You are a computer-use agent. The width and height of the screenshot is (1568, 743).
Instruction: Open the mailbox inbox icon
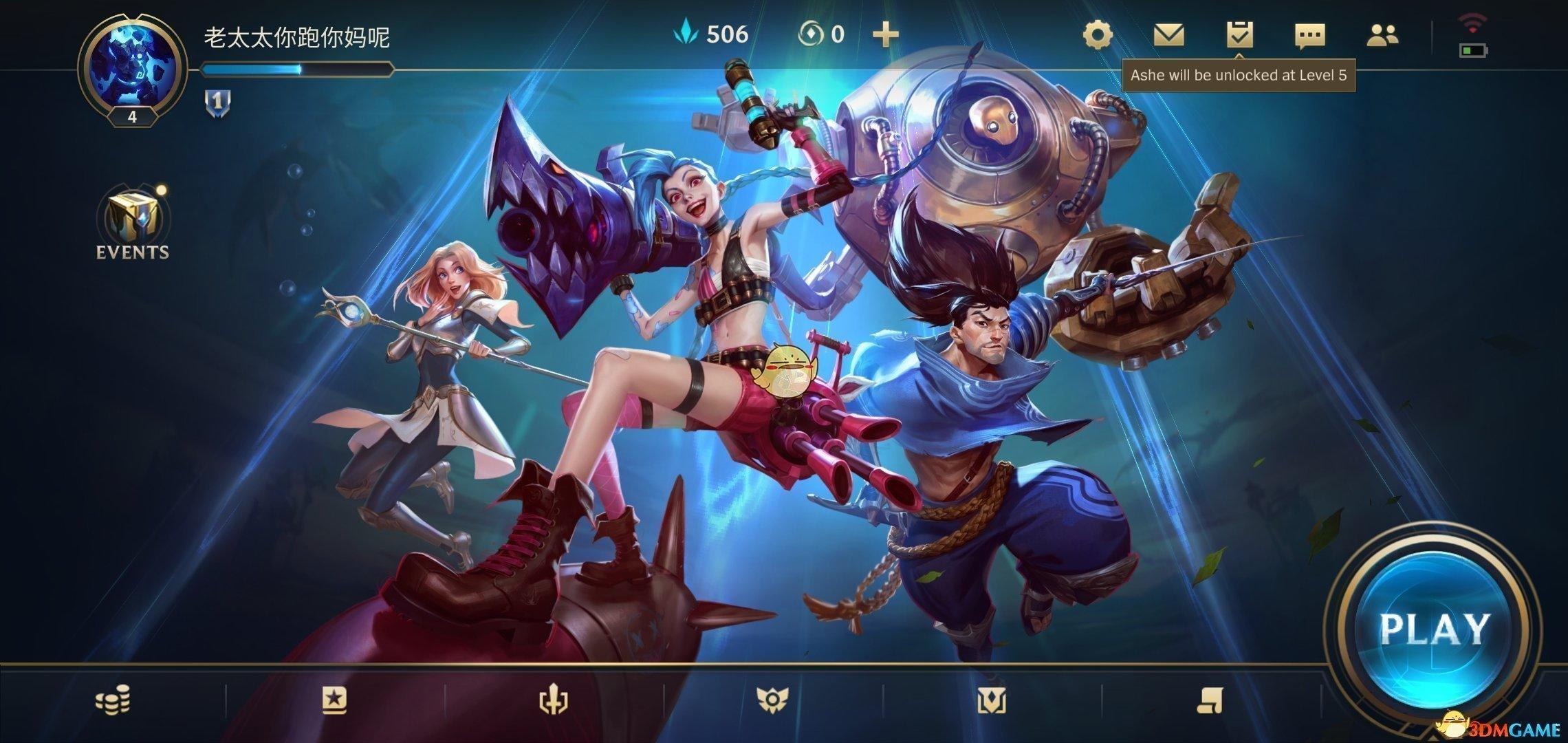pos(1170,34)
